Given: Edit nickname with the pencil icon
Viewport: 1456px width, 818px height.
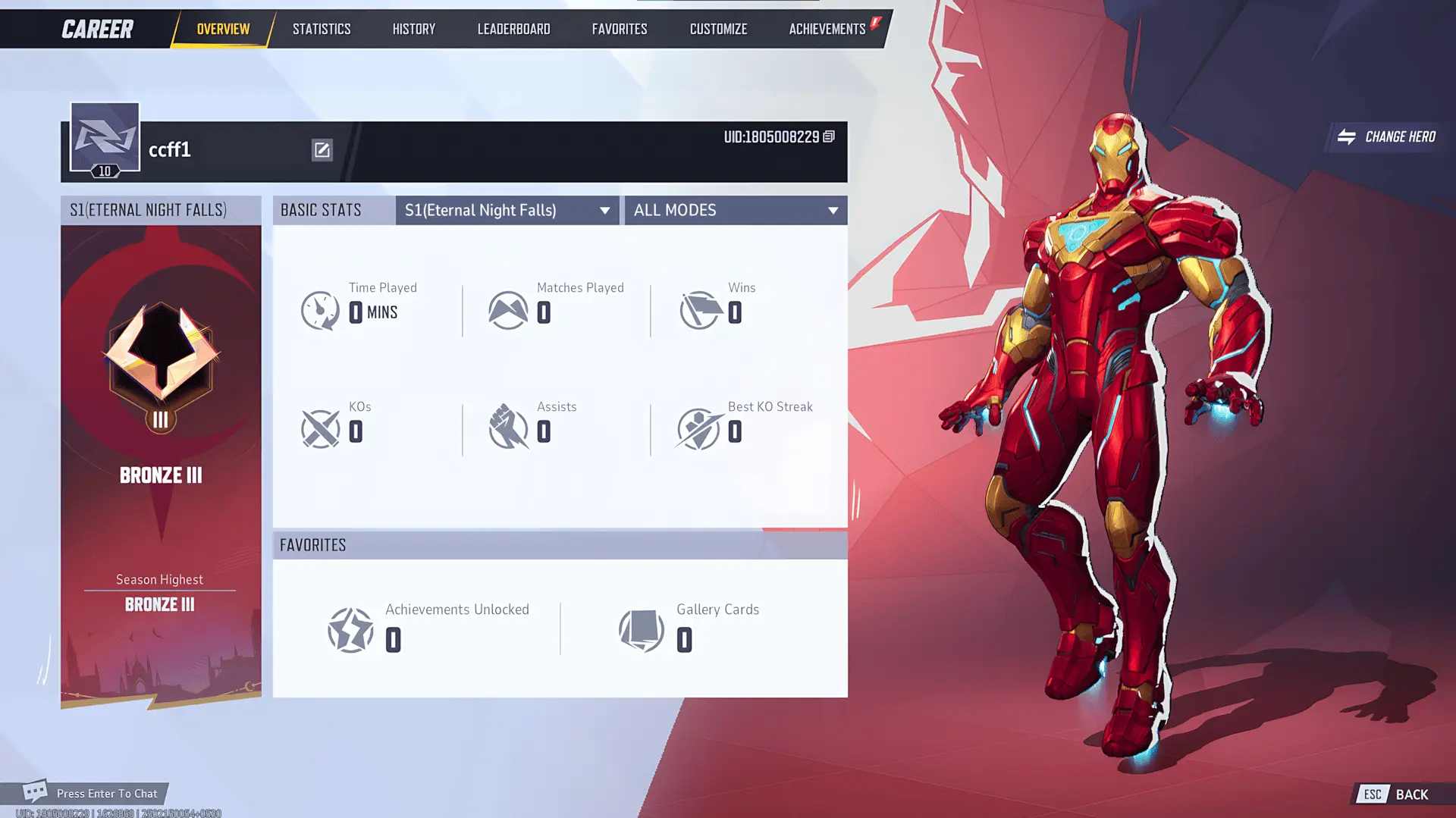Looking at the screenshot, I should point(322,149).
